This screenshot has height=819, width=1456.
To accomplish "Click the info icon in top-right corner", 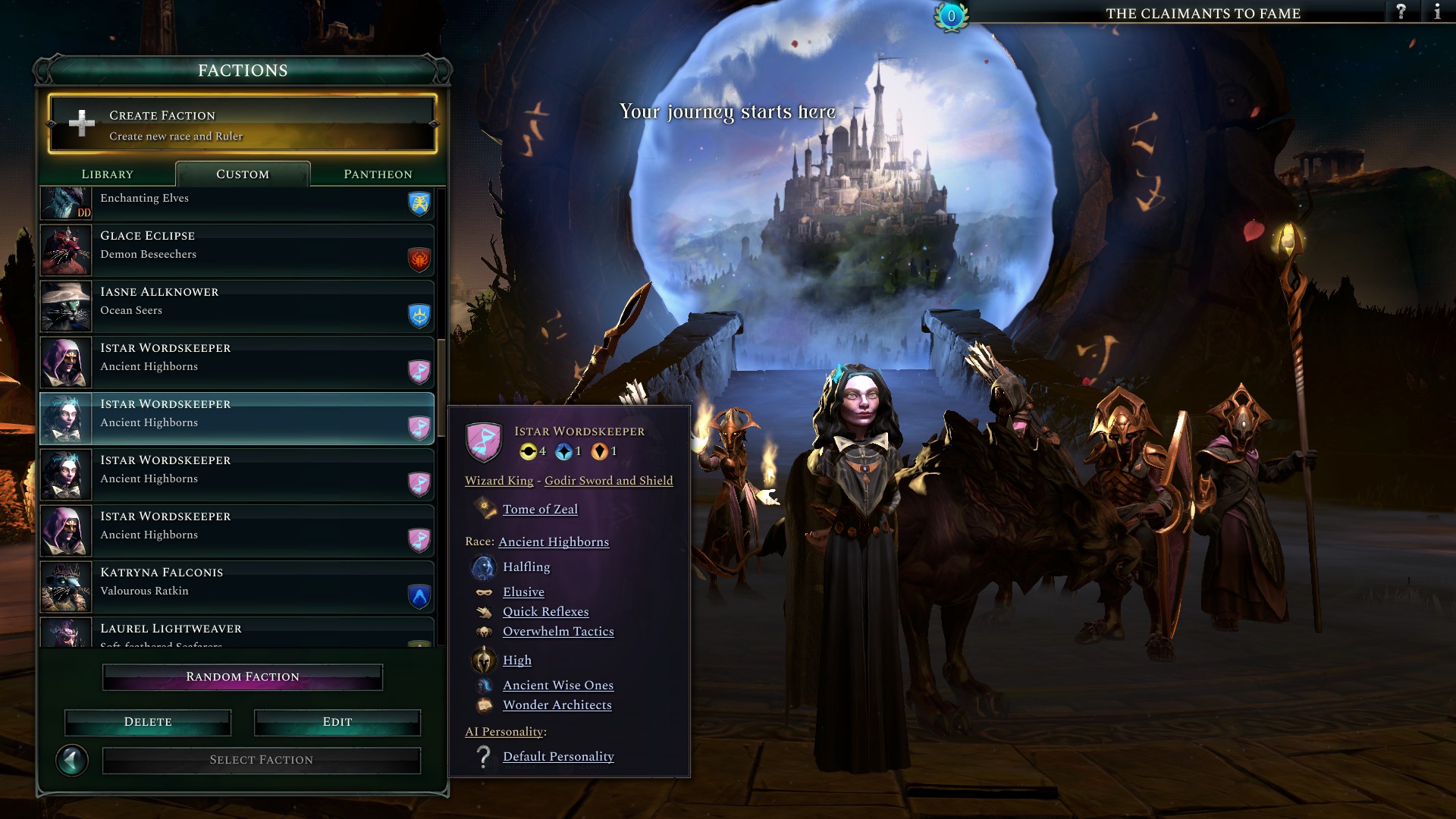I will [1439, 11].
